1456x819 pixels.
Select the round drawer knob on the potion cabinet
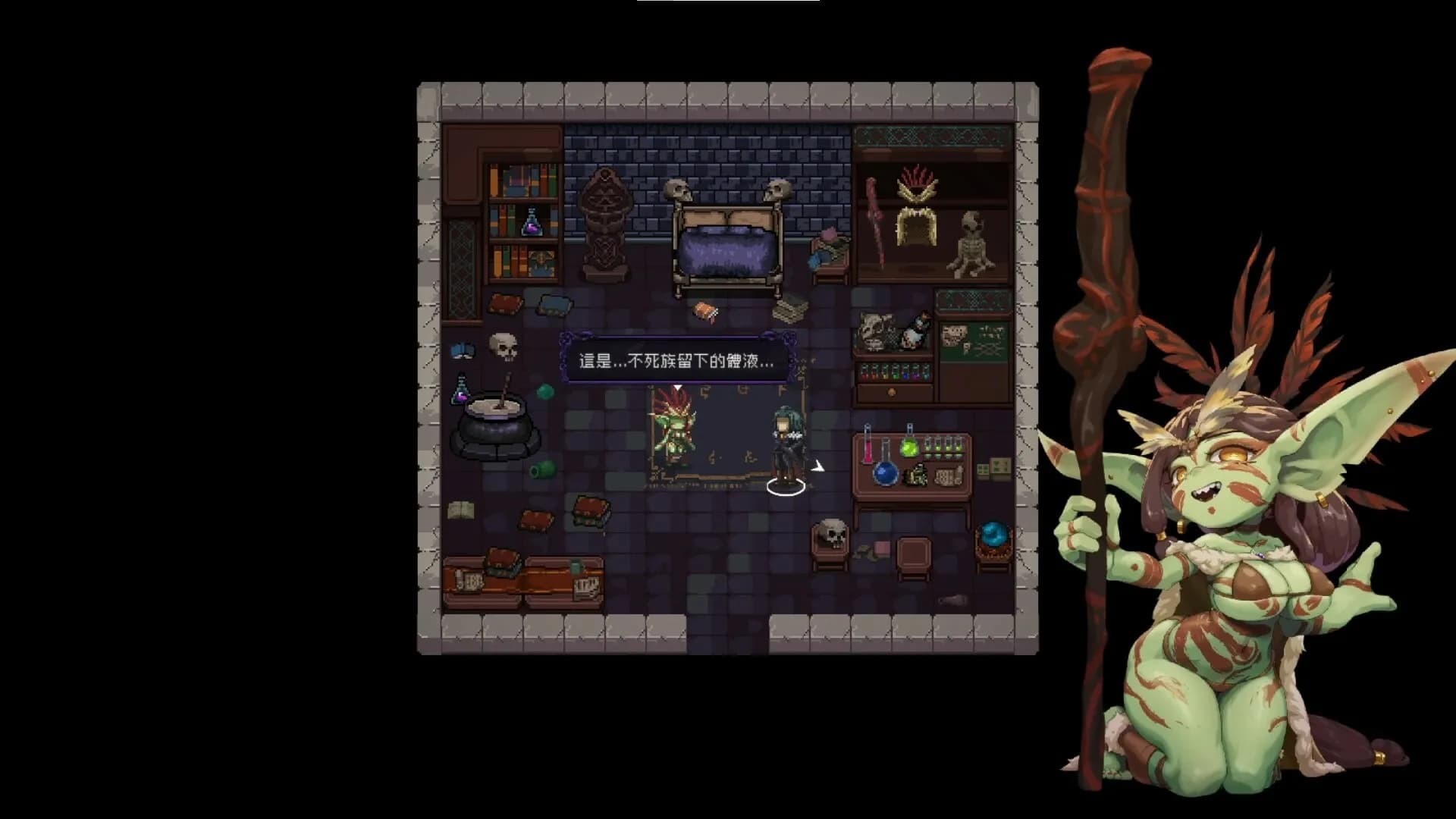tap(892, 394)
